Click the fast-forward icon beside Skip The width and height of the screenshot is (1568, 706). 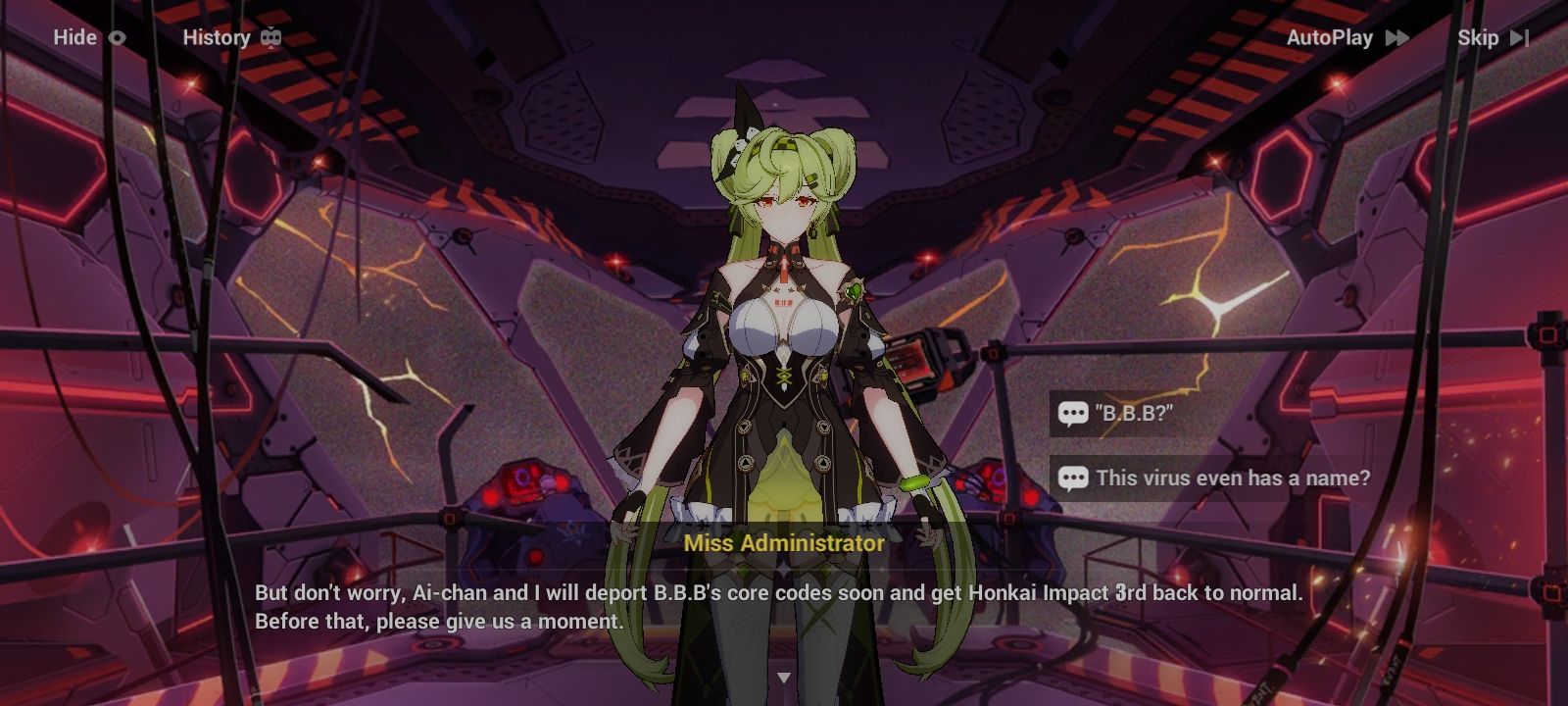1518,38
